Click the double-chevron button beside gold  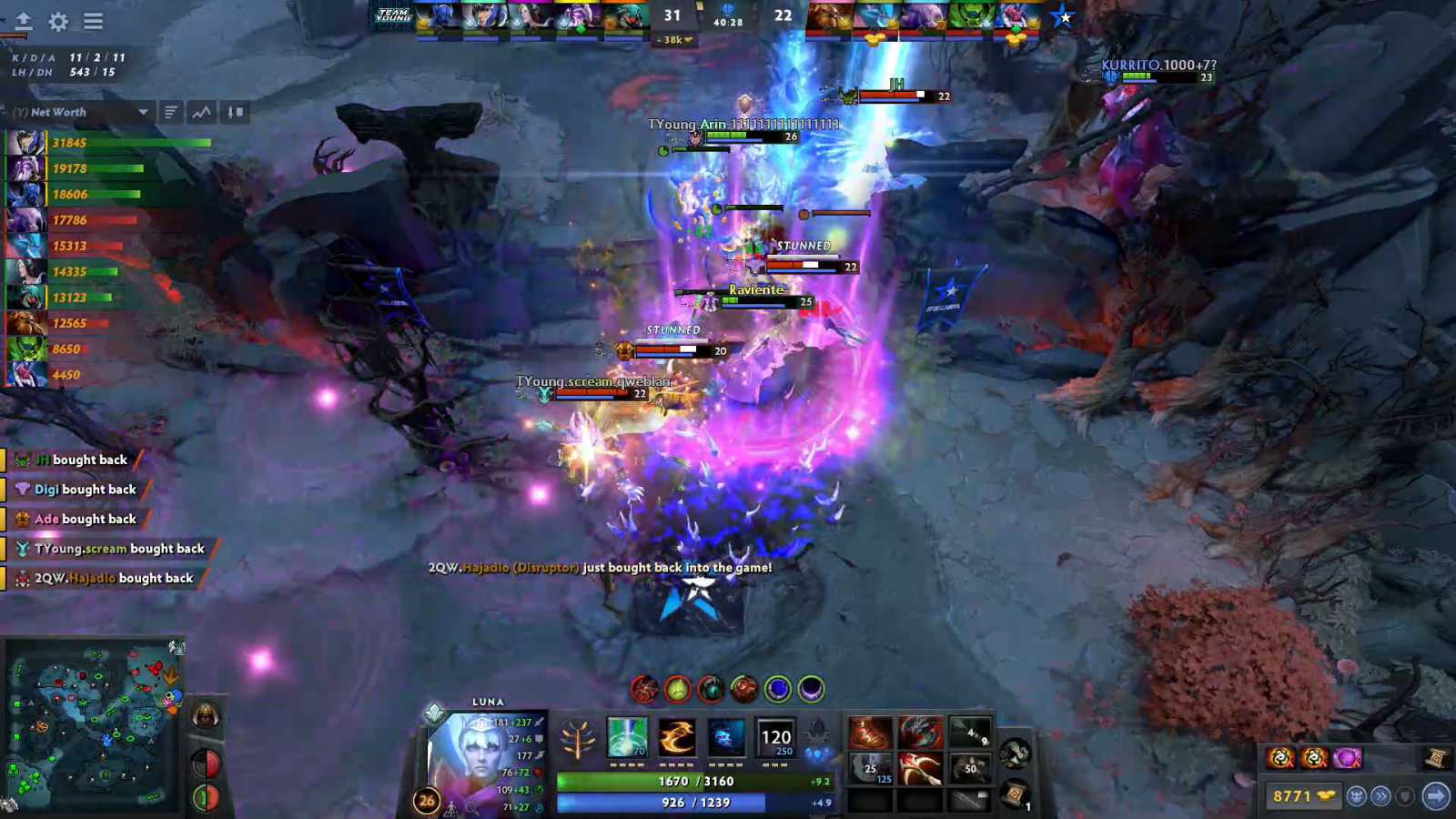(x=1381, y=796)
